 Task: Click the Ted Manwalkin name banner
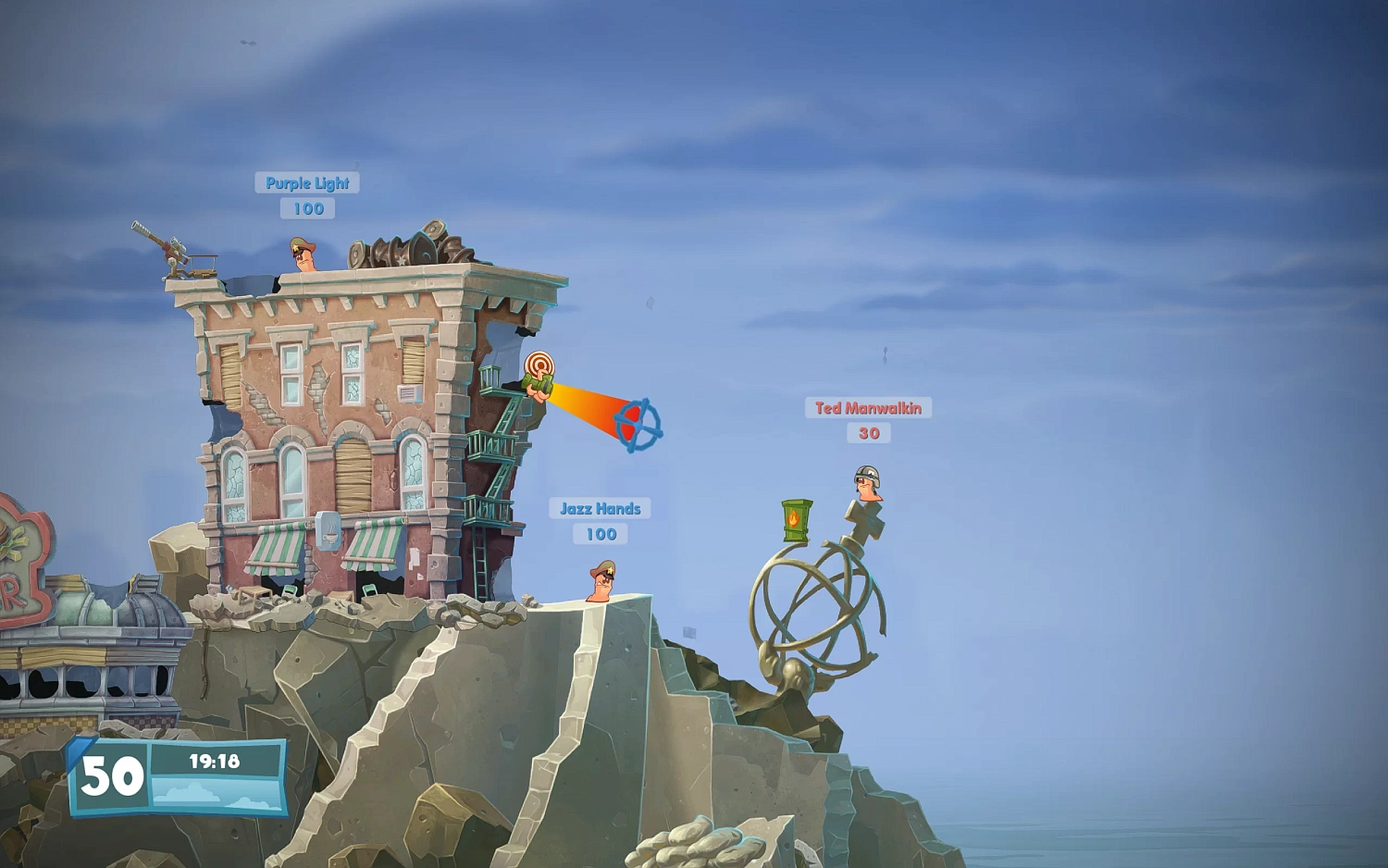tap(868, 407)
